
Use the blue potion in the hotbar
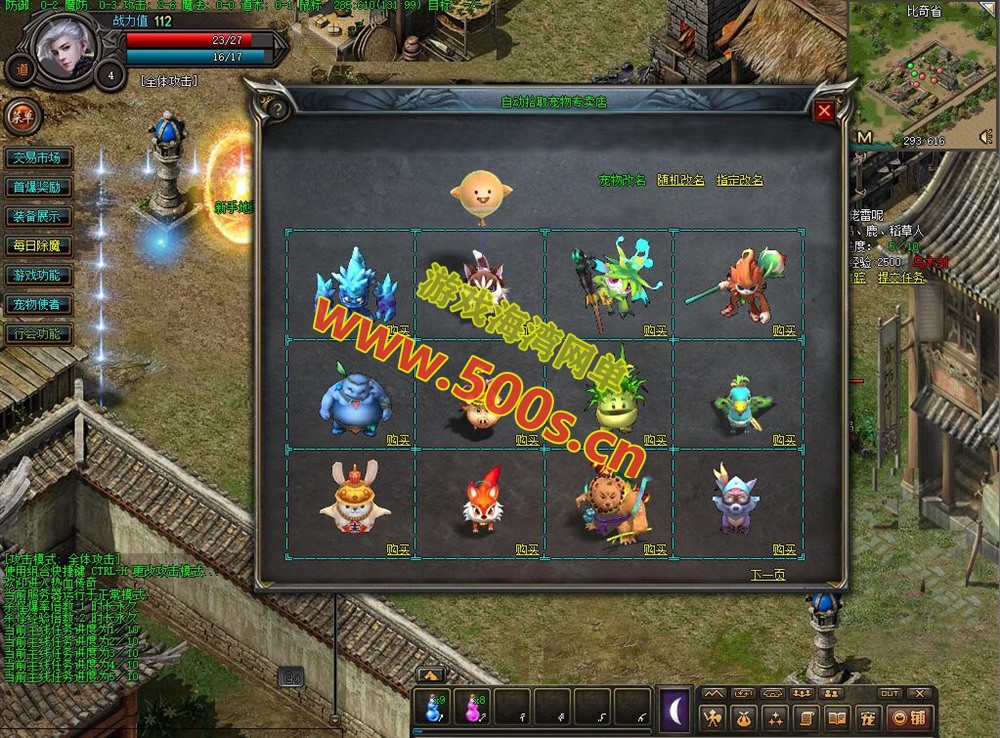pos(432,707)
